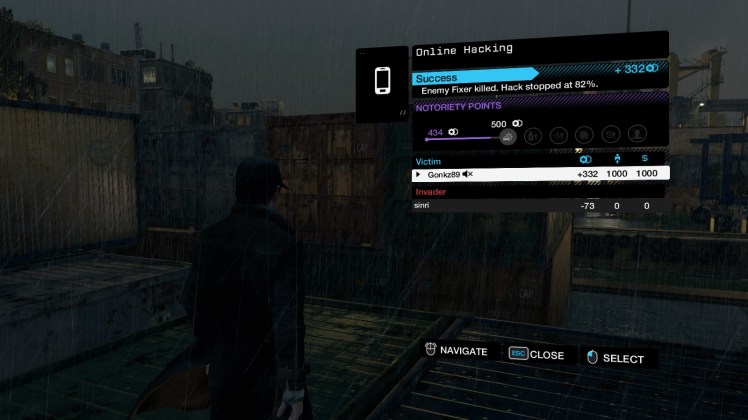Screen dimensions: 748x420
Task: Click the Select button in the bottom bar
Action: [614, 358]
